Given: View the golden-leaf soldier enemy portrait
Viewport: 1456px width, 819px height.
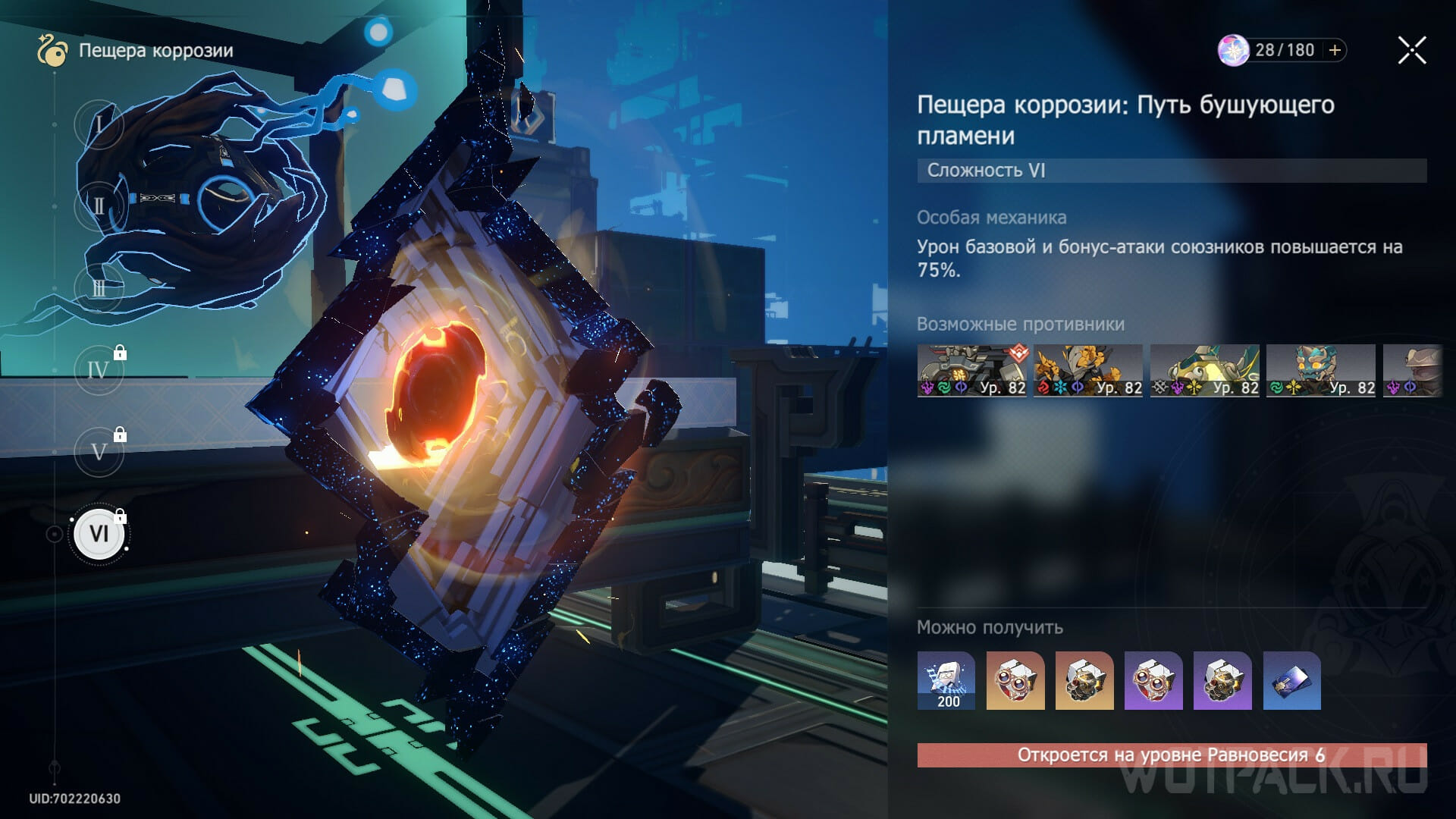Looking at the screenshot, I should [1088, 371].
